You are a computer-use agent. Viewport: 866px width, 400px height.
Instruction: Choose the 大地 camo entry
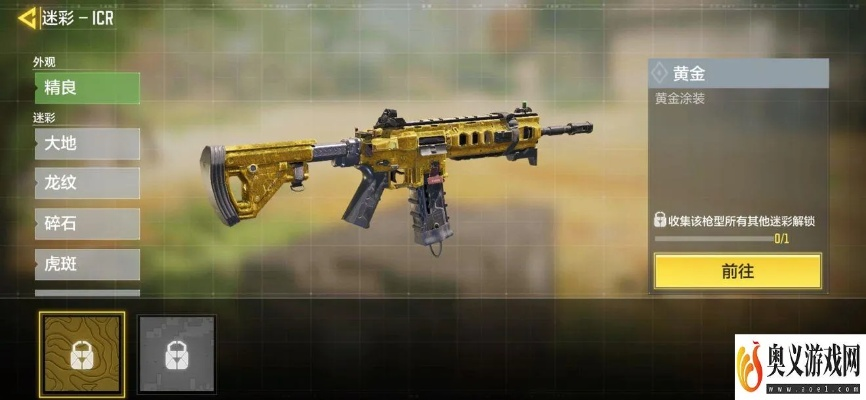(x=86, y=144)
